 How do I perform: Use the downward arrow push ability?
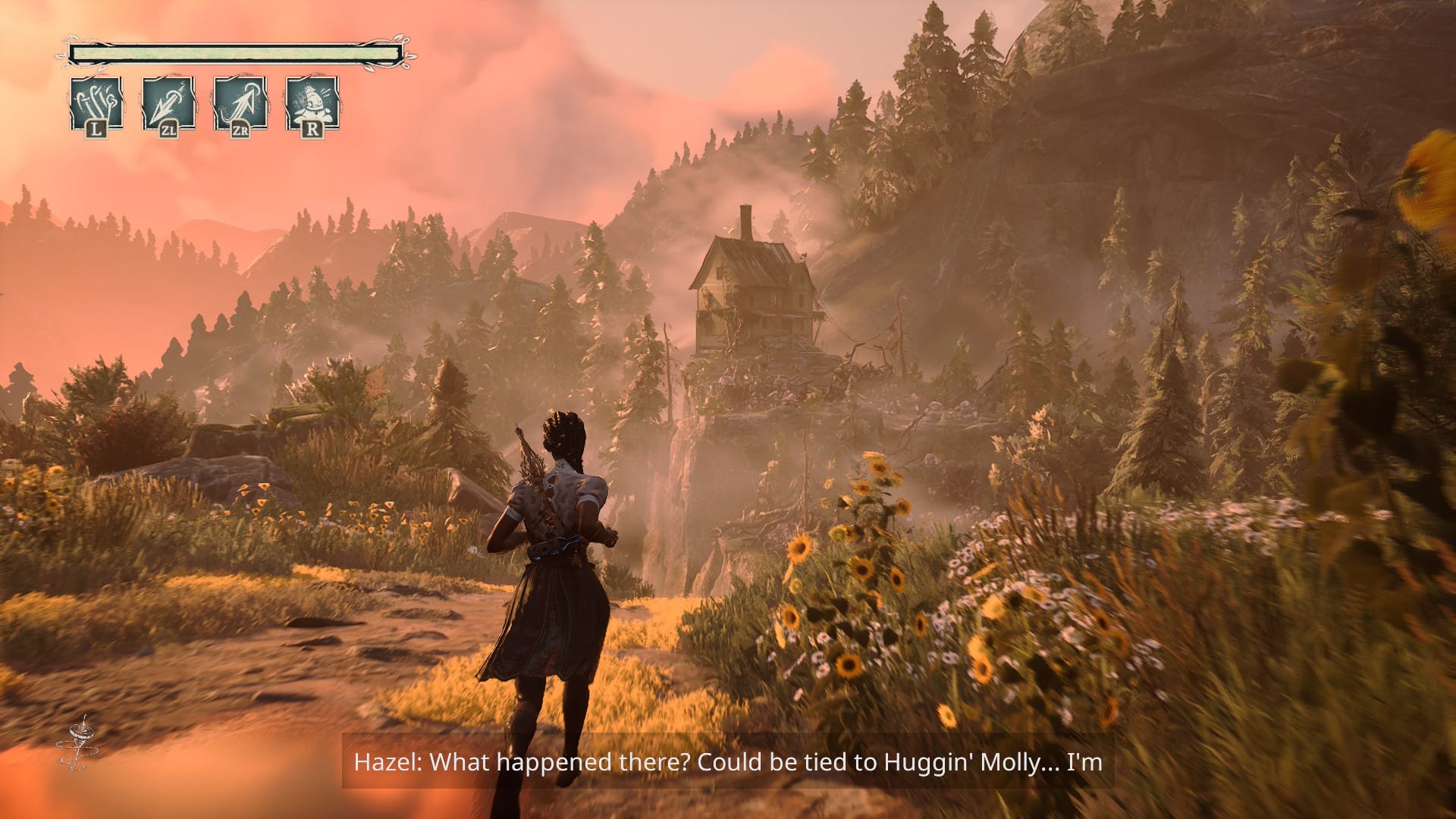168,103
